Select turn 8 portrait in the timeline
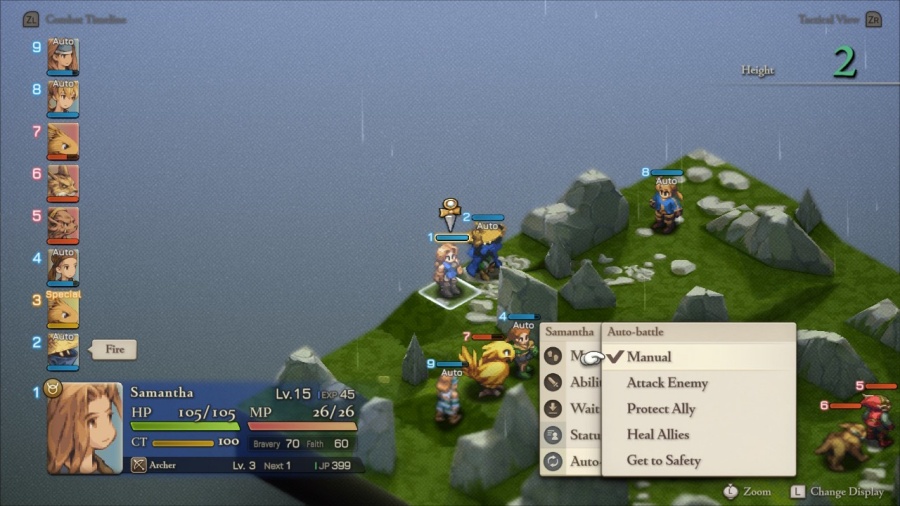 click(63, 99)
